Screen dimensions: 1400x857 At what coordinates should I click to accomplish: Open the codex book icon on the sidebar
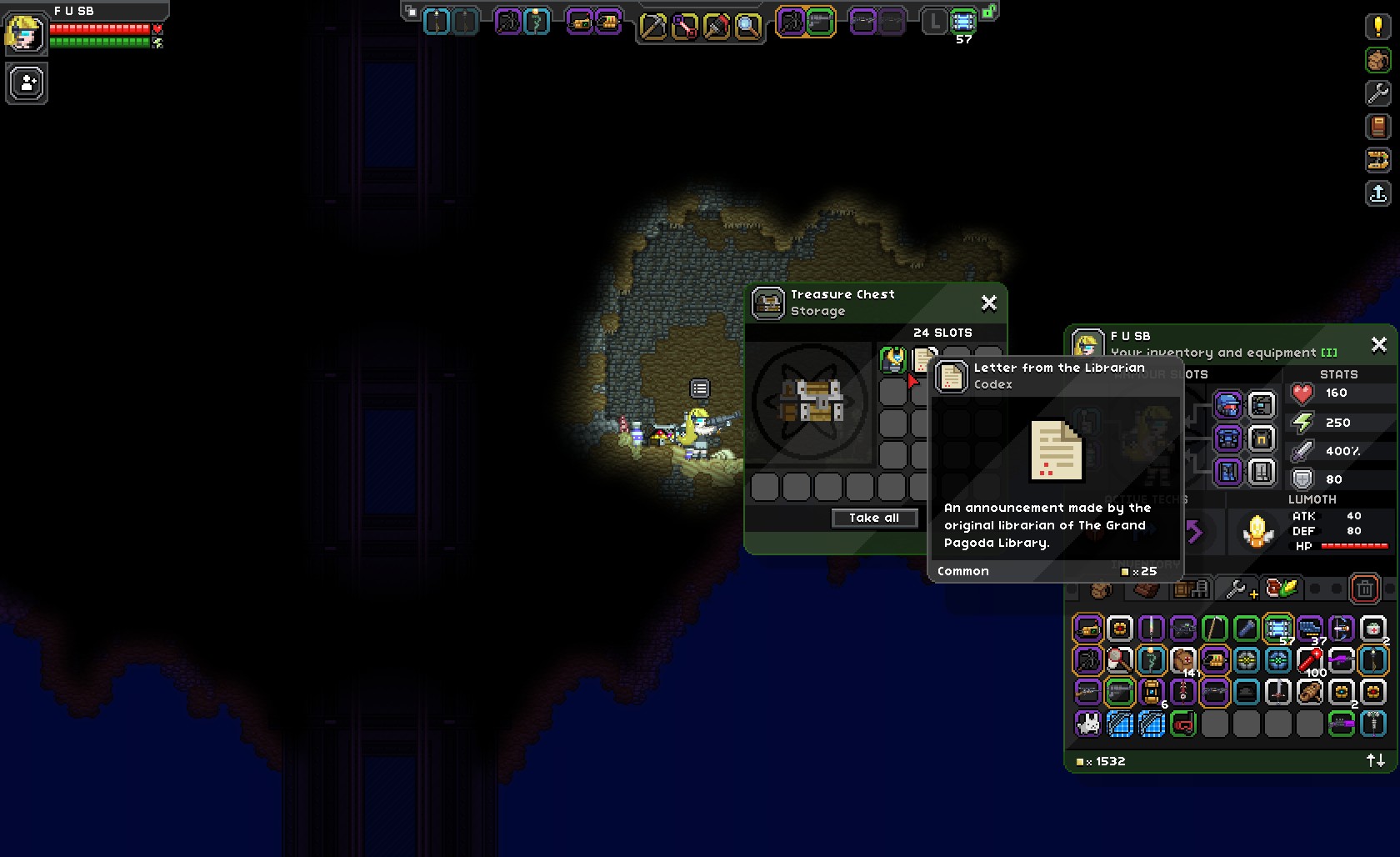[1377, 127]
